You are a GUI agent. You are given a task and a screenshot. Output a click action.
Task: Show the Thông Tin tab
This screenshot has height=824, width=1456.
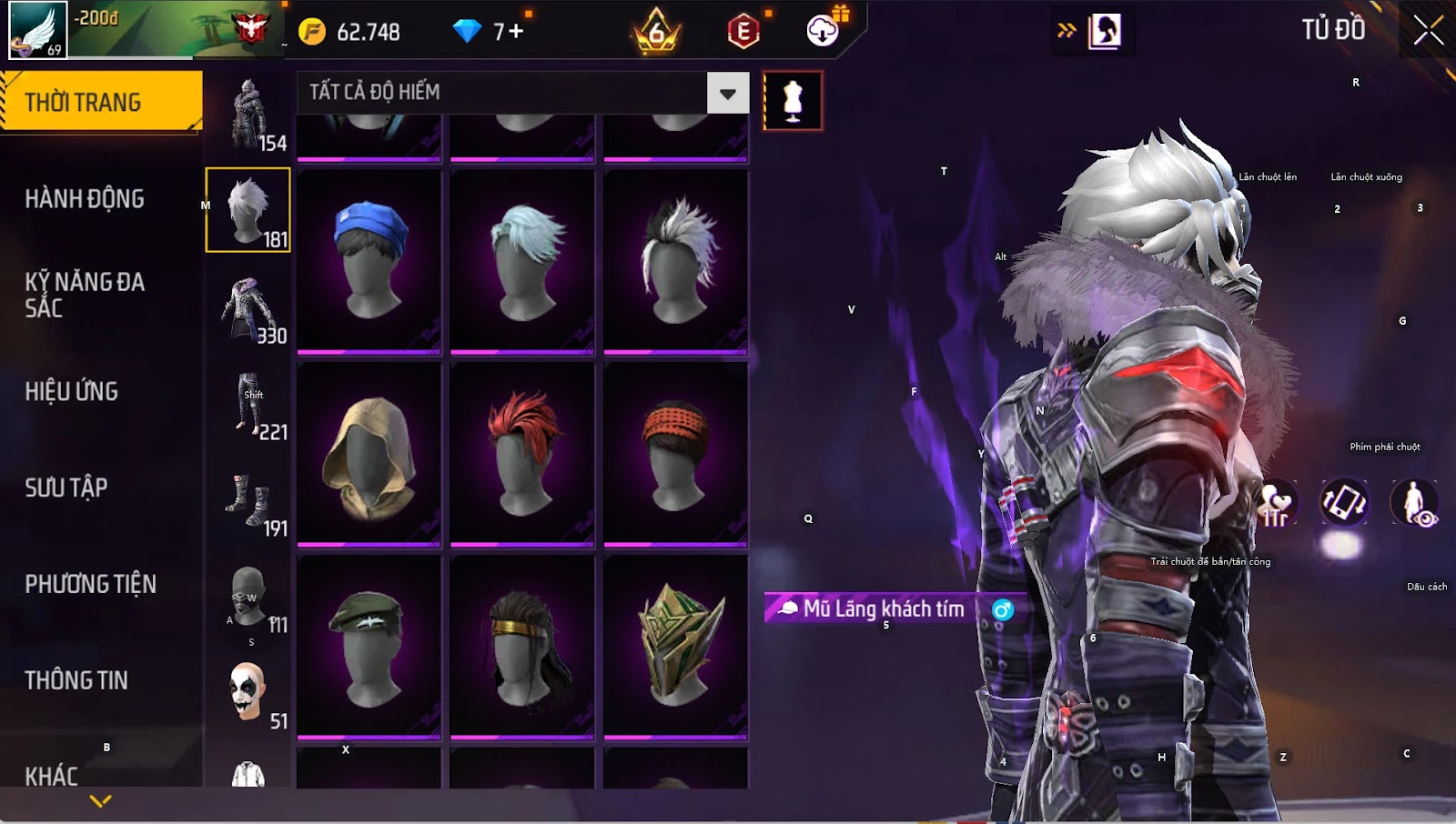(x=76, y=680)
